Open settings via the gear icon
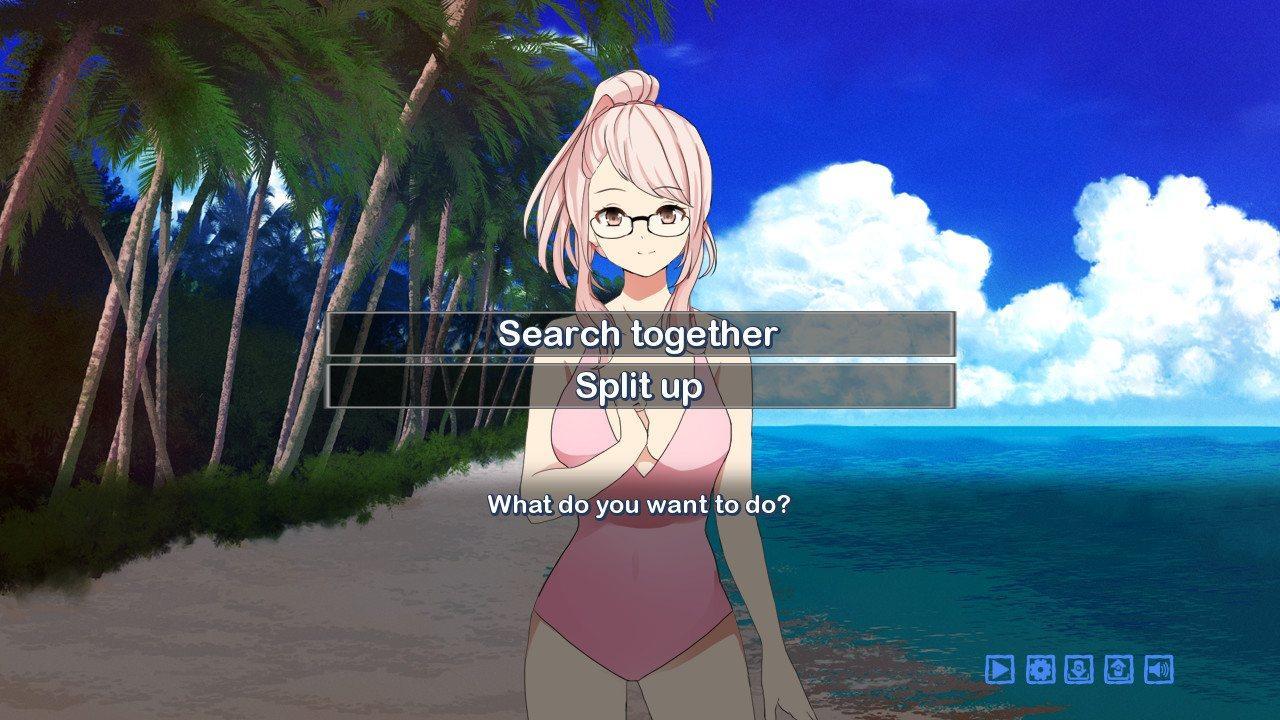Screen dimensions: 1280x720 click(1040, 669)
